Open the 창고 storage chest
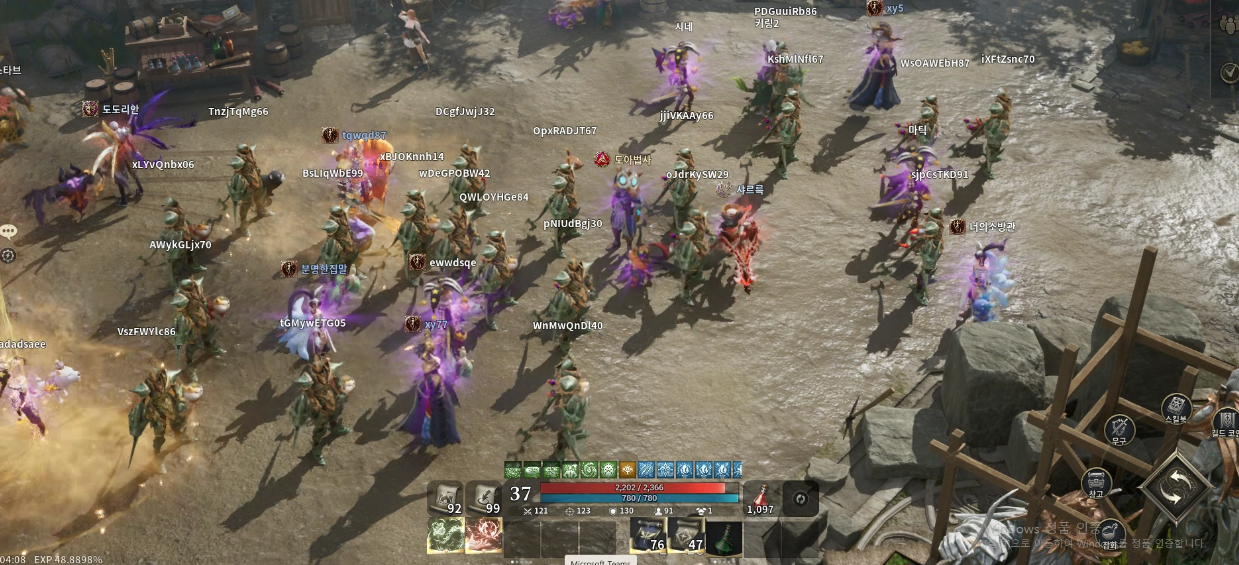 [x=1096, y=483]
